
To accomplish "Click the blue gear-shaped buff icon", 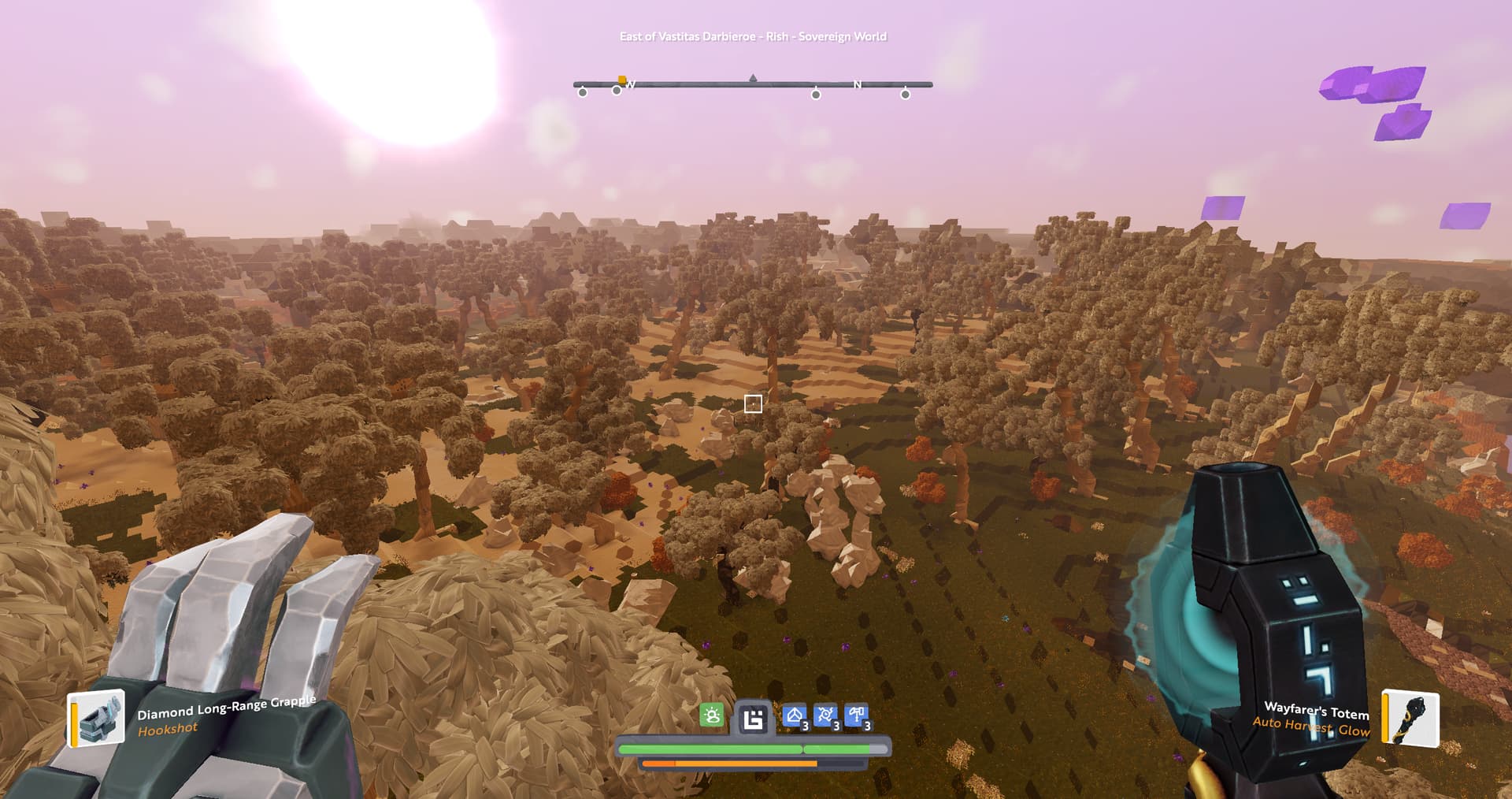I will (825, 715).
